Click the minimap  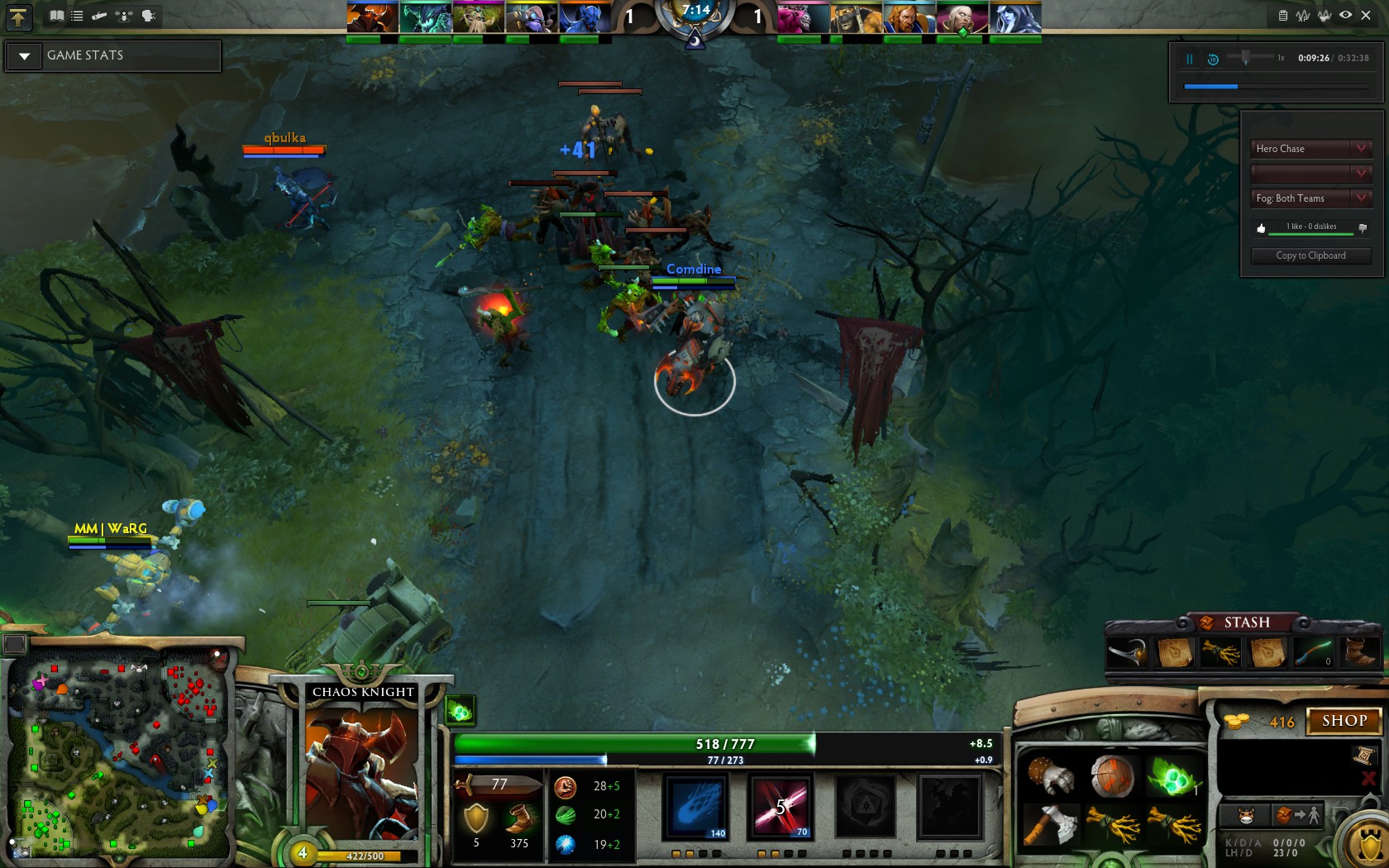tap(116, 756)
